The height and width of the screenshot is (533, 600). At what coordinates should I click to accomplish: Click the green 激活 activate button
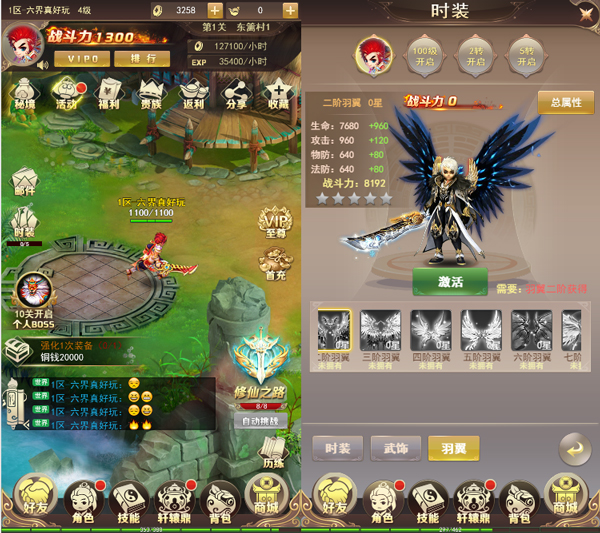tap(450, 282)
